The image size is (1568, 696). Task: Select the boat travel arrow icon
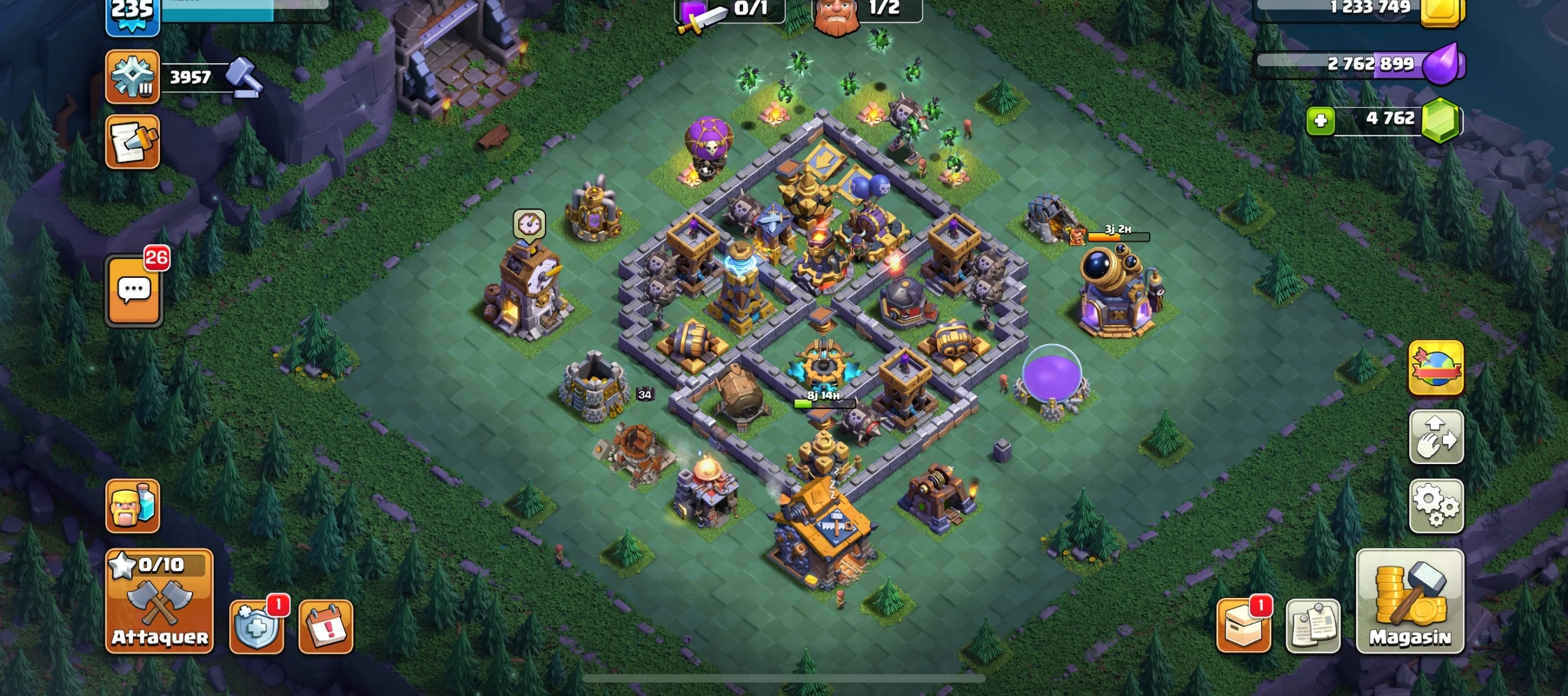[x=1436, y=438]
